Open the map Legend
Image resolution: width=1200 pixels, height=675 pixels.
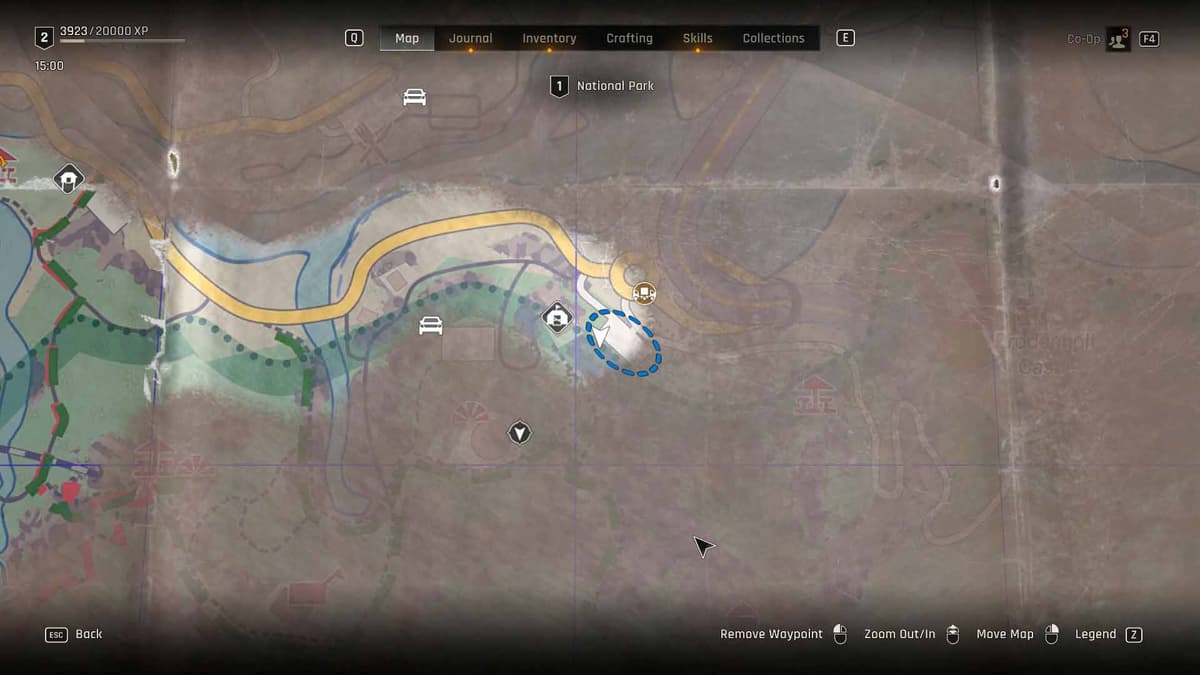(1096, 634)
